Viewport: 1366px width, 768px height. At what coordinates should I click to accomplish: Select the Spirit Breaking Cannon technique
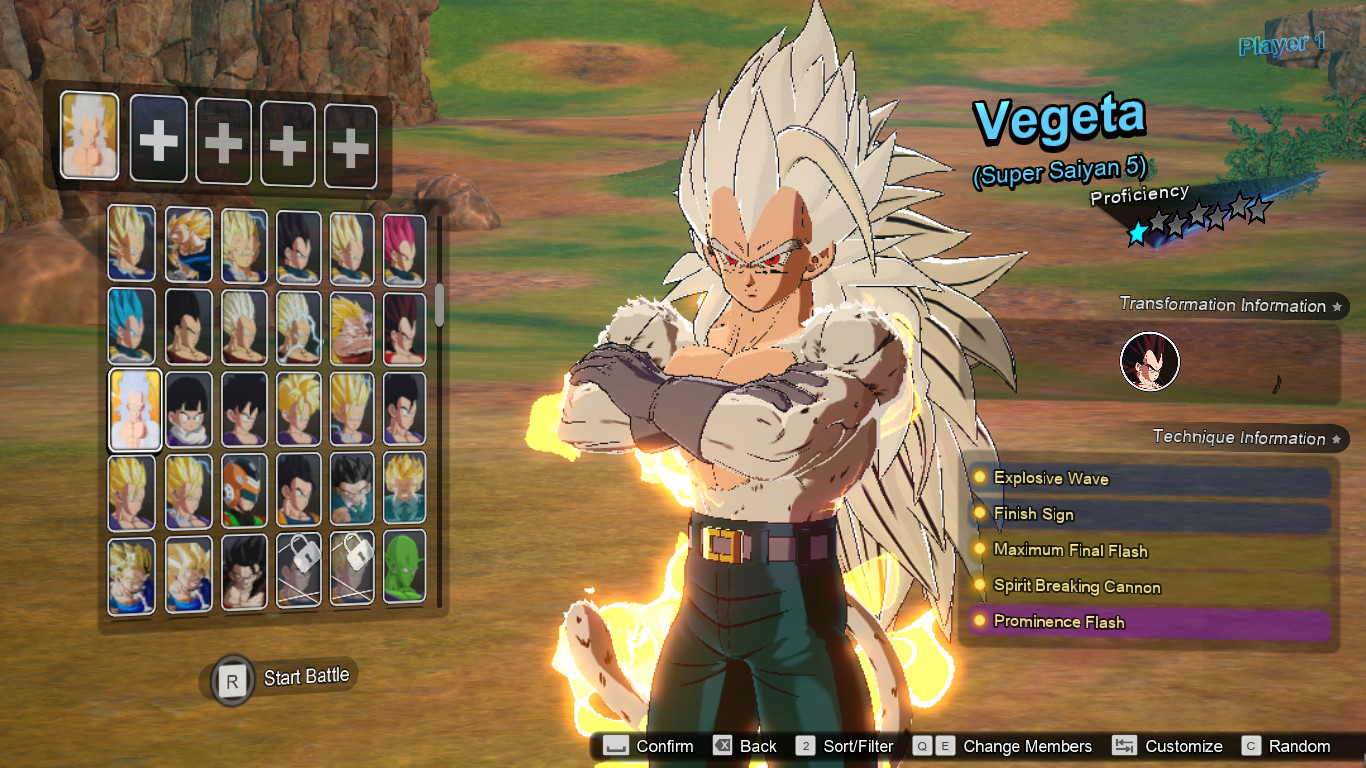[1148, 587]
